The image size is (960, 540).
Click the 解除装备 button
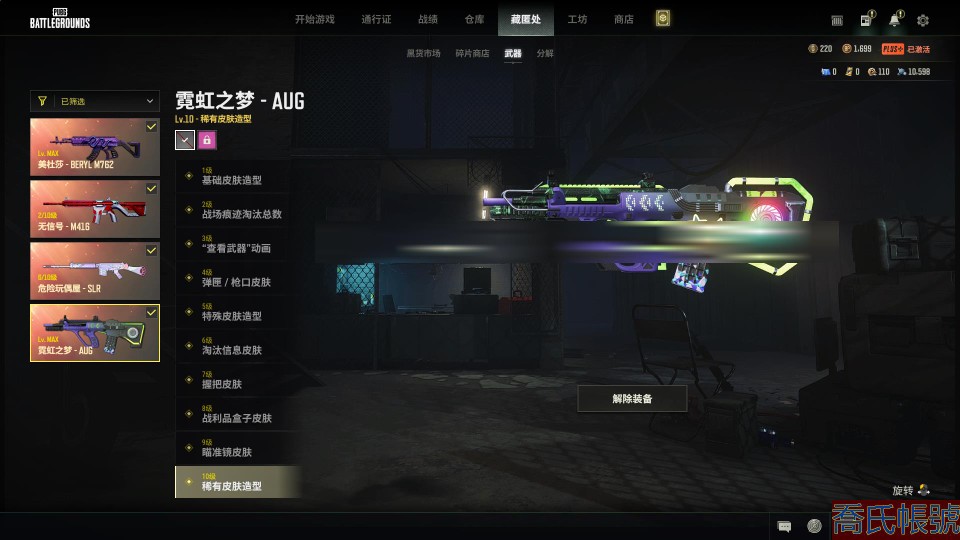click(x=632, y=399)
